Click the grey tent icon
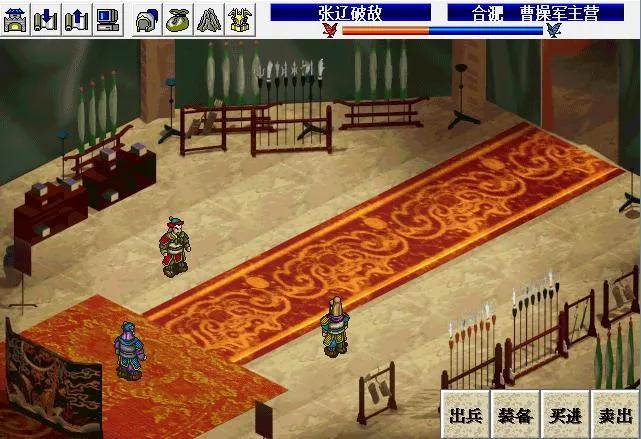The image size is (641, 439). click(209, 17)
